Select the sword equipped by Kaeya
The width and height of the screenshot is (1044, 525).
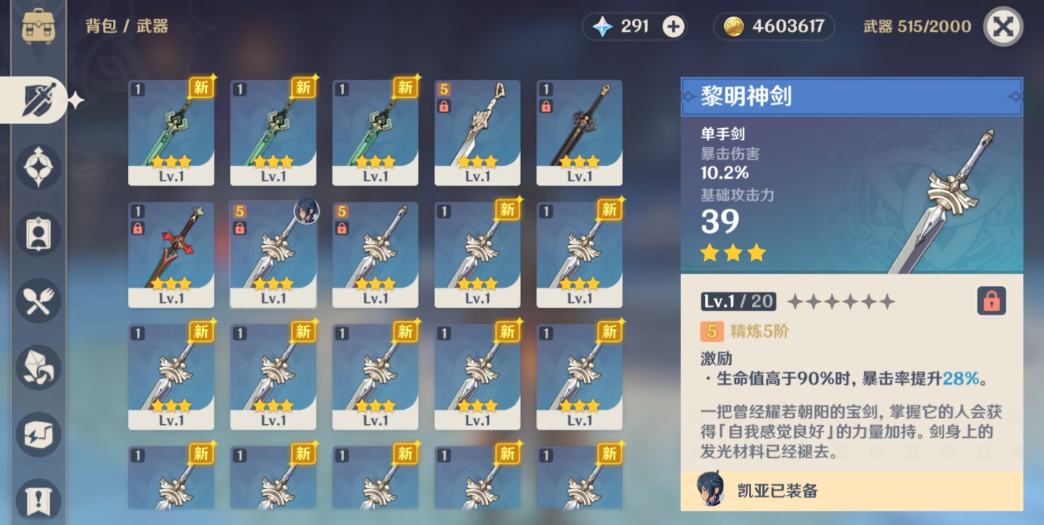273,254
